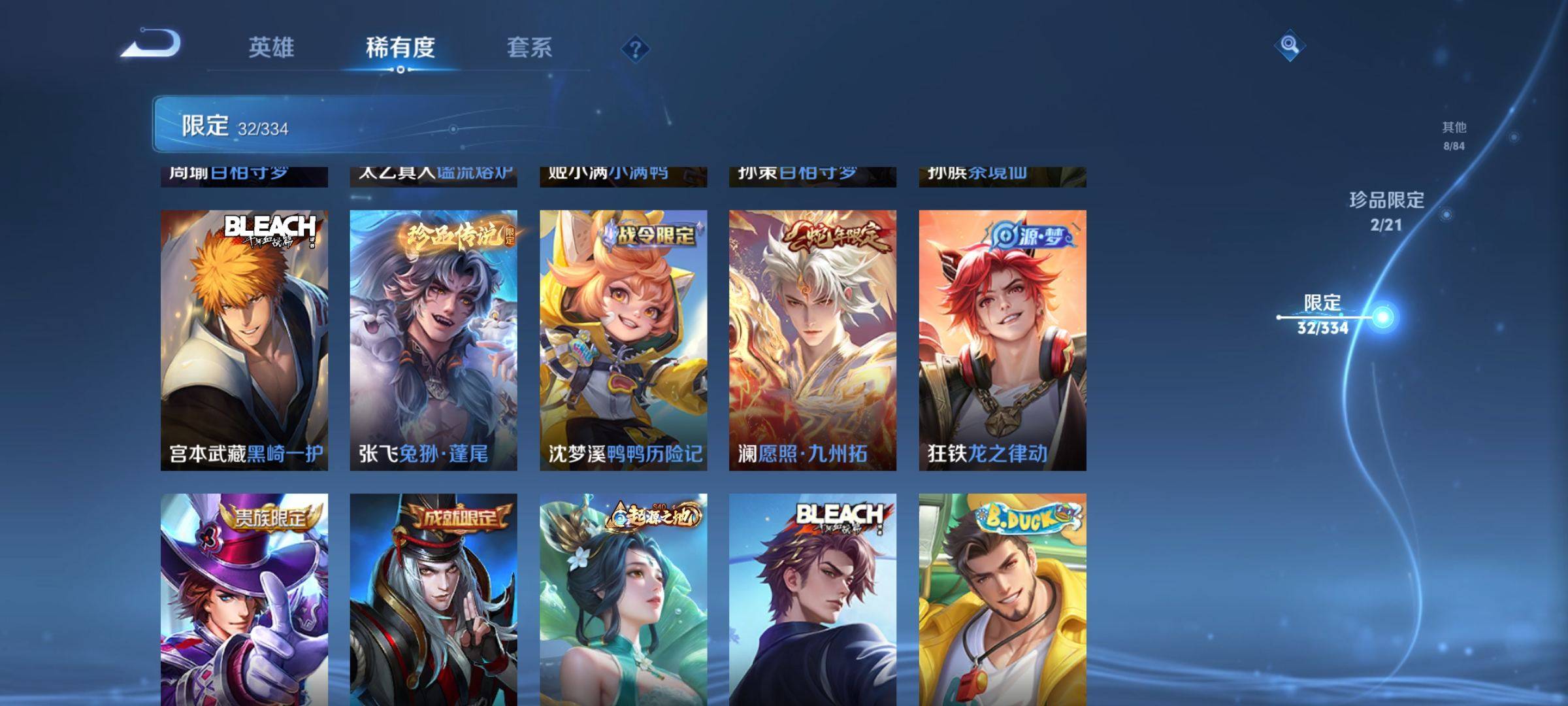Select the 稀有度 tab
This screenshot has width=1568, height=706.
point(400,47)
